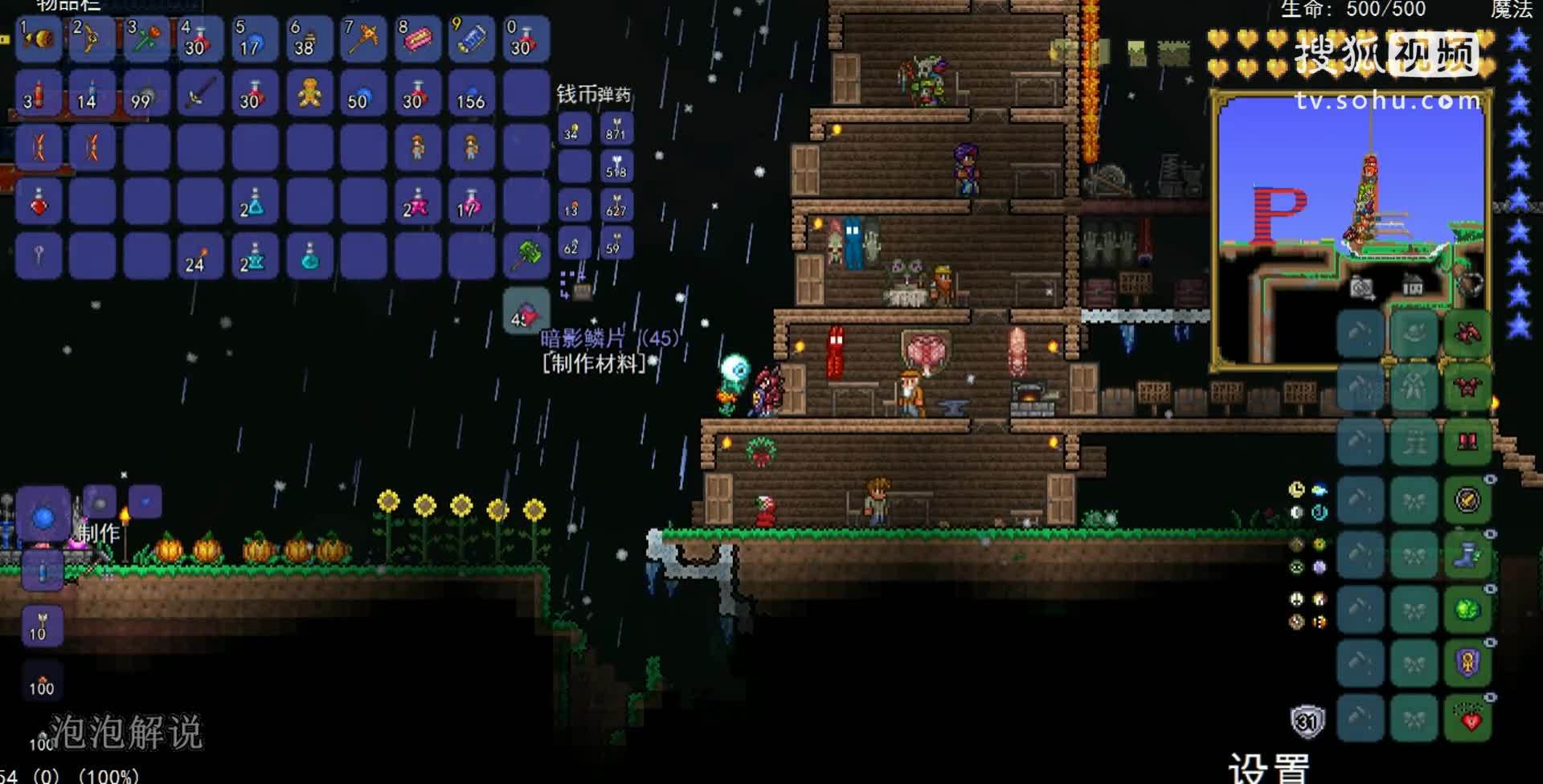Click the ankh shield accessory slot

coord(1467,664)
